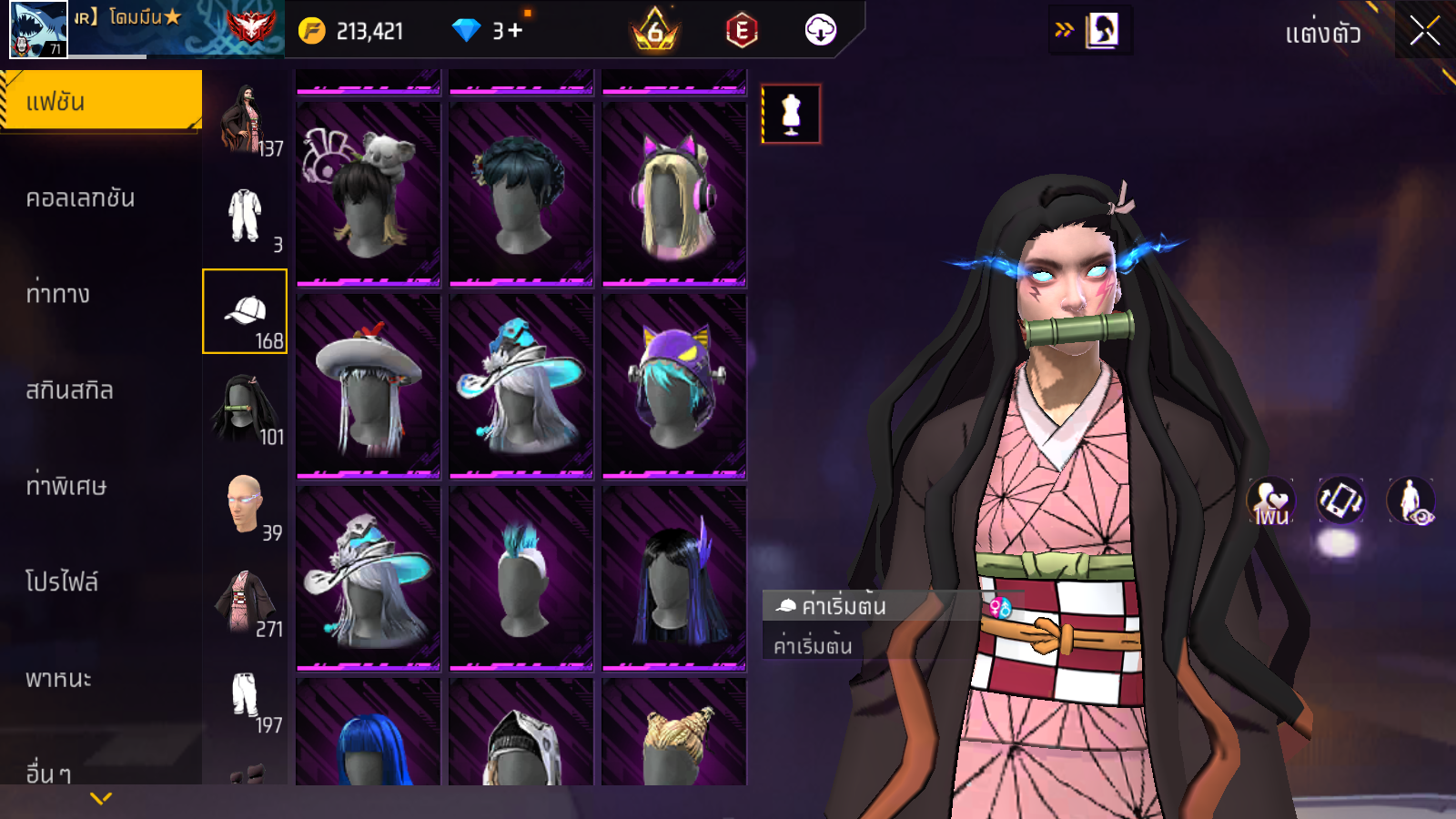Viewport: 1456px width, 819px height.
Task: Choose the purple cat hood headwear
Action: coord(674,386)
